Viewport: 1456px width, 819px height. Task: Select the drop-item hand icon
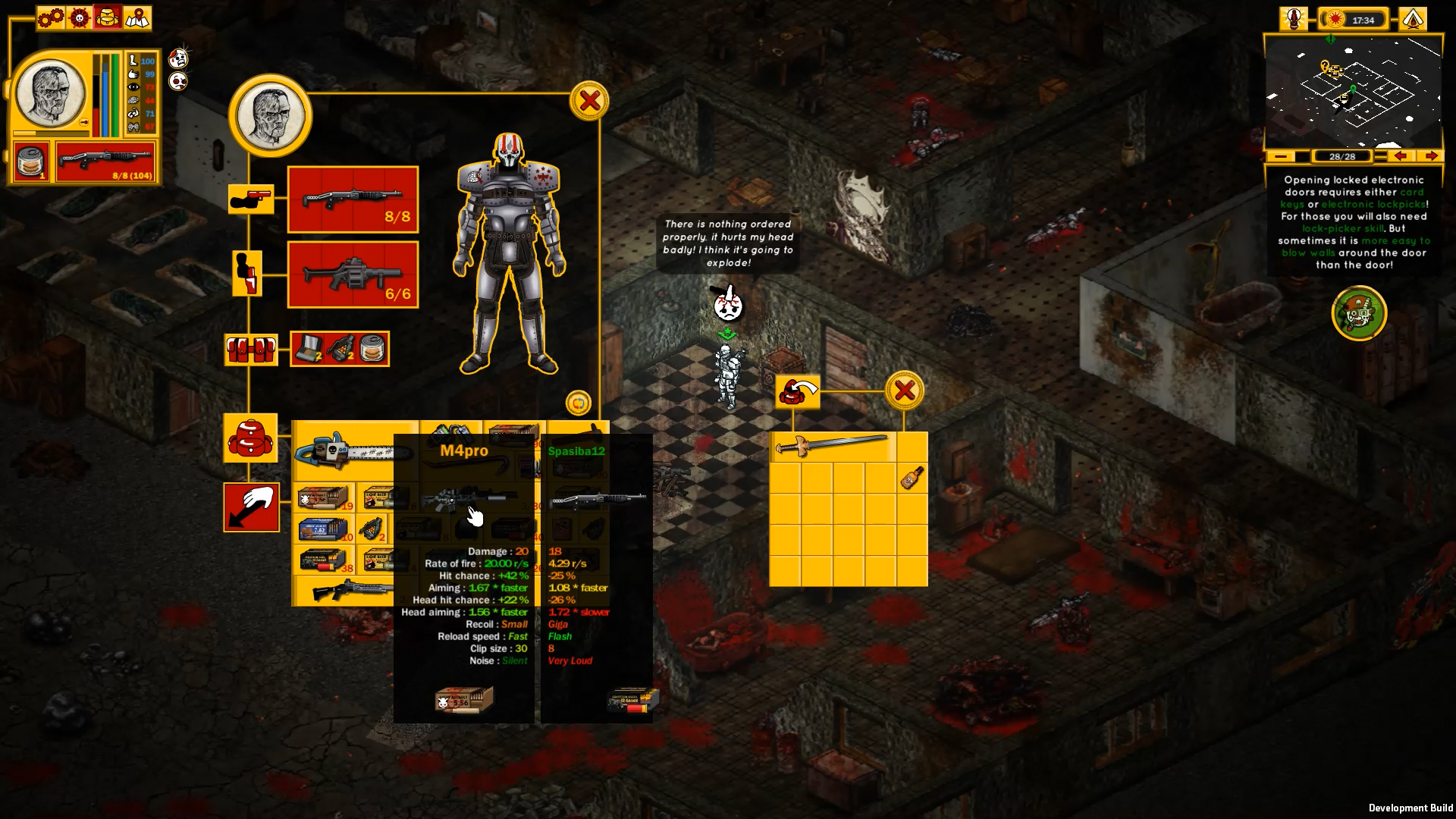click(x=251, y=507)
